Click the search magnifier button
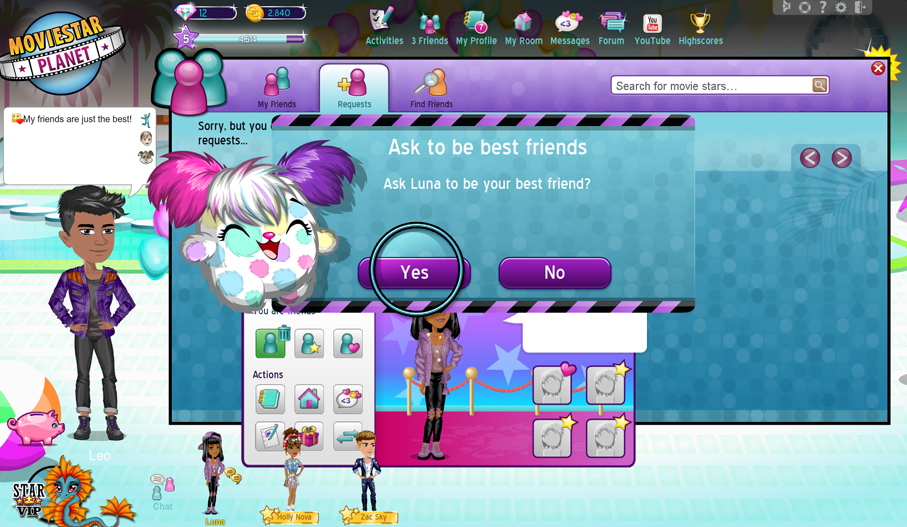 pyautogui.click(x=819, y=86)
